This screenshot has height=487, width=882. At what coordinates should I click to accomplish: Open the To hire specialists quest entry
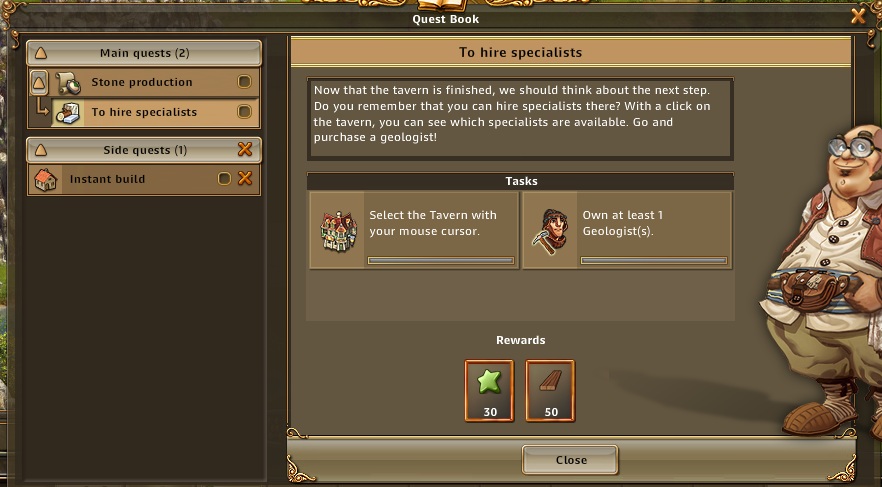(x=144, y=112)
